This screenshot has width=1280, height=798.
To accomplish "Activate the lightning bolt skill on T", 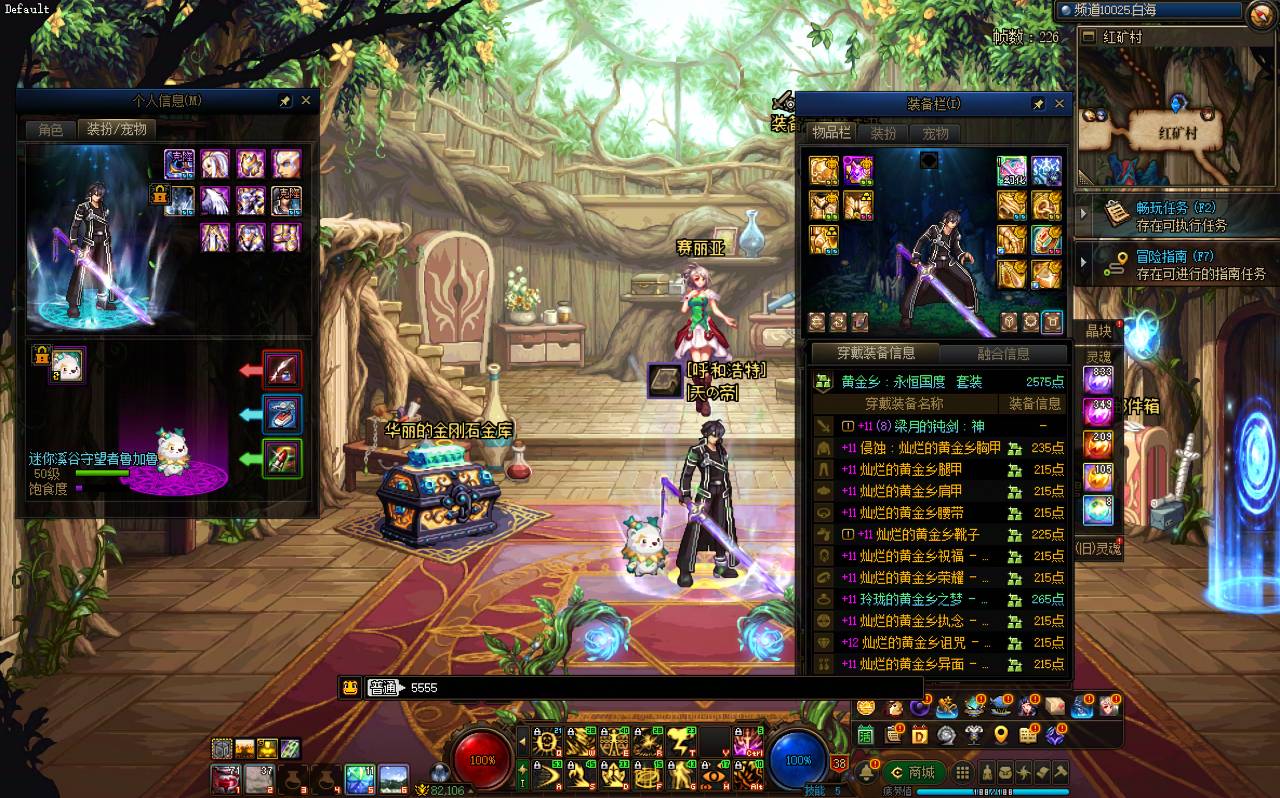I will tap(682, 742).
